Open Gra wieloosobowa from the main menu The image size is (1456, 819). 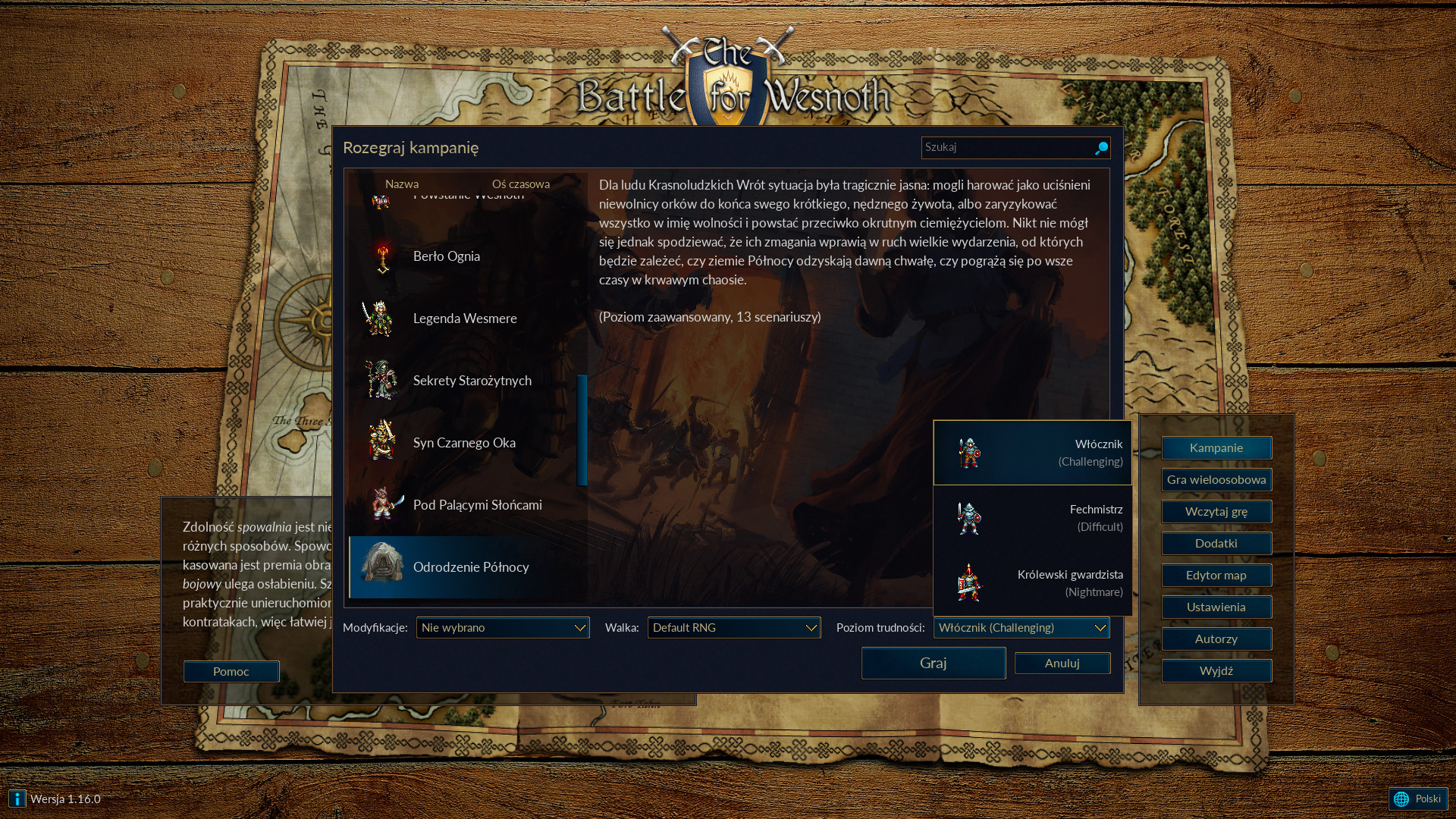tap(1216, 480)
